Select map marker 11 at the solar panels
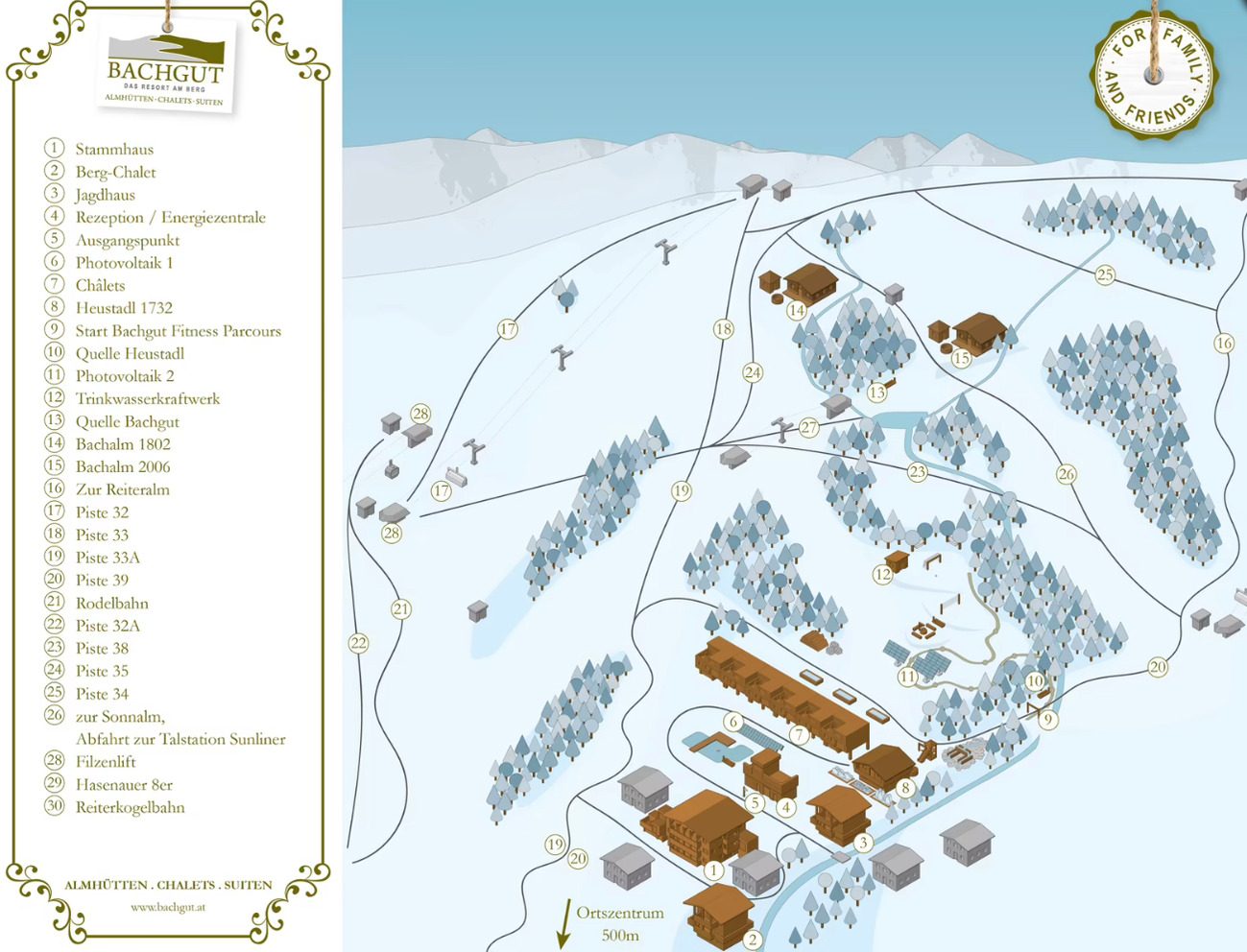 [x=908, y=677]
